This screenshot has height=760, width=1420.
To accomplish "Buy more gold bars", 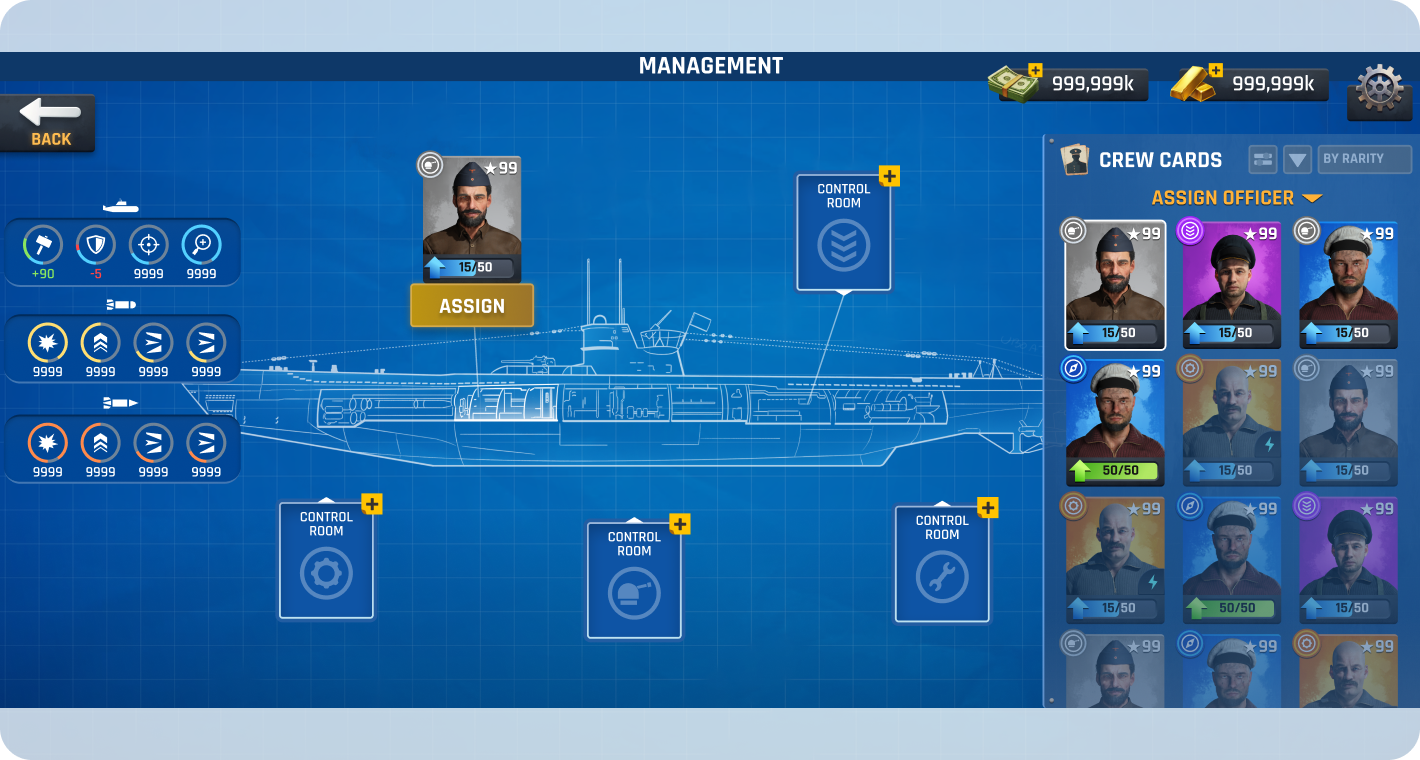I will tap(1216, 71).
